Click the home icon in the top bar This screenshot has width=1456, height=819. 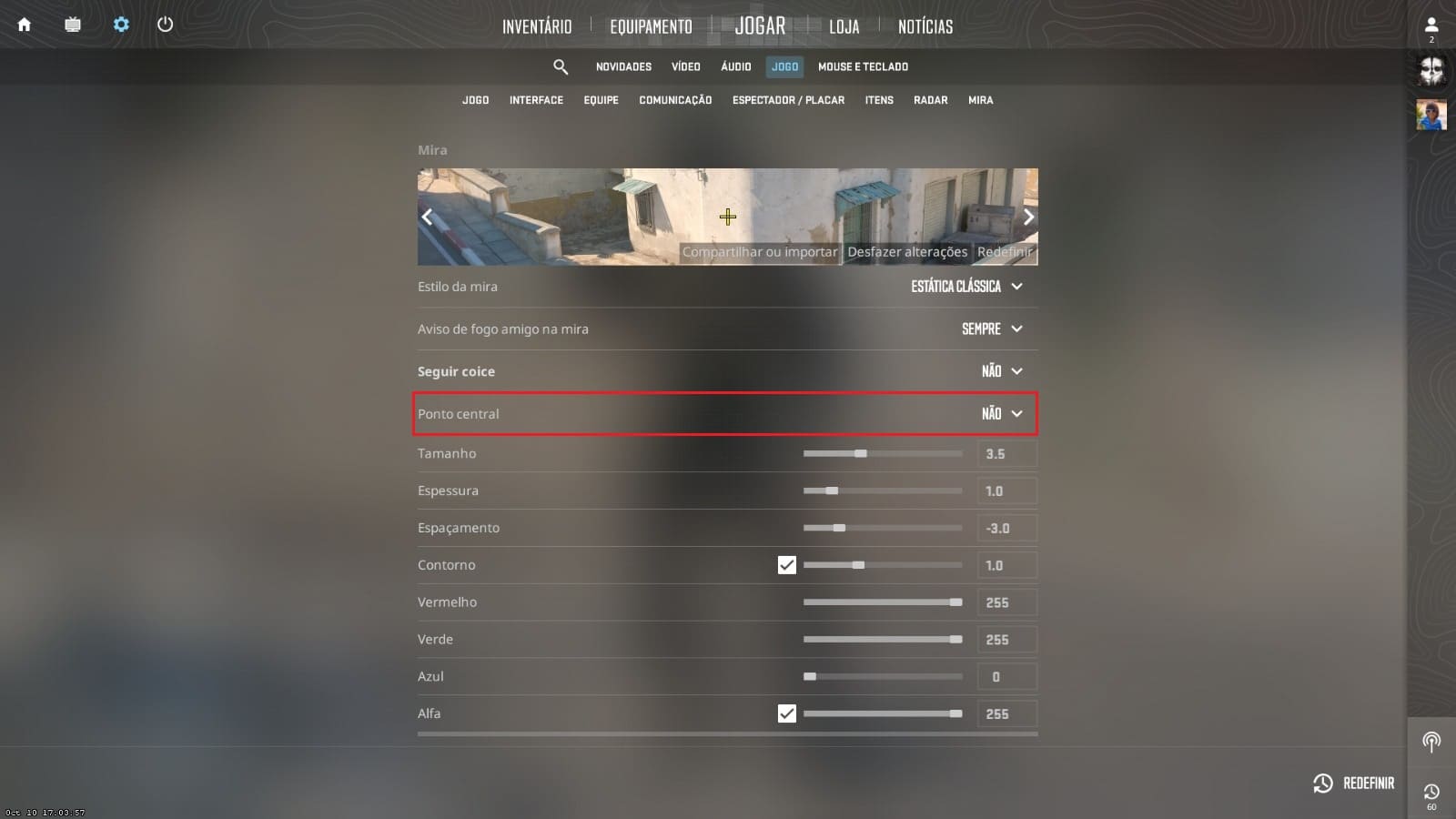point(24,25)
